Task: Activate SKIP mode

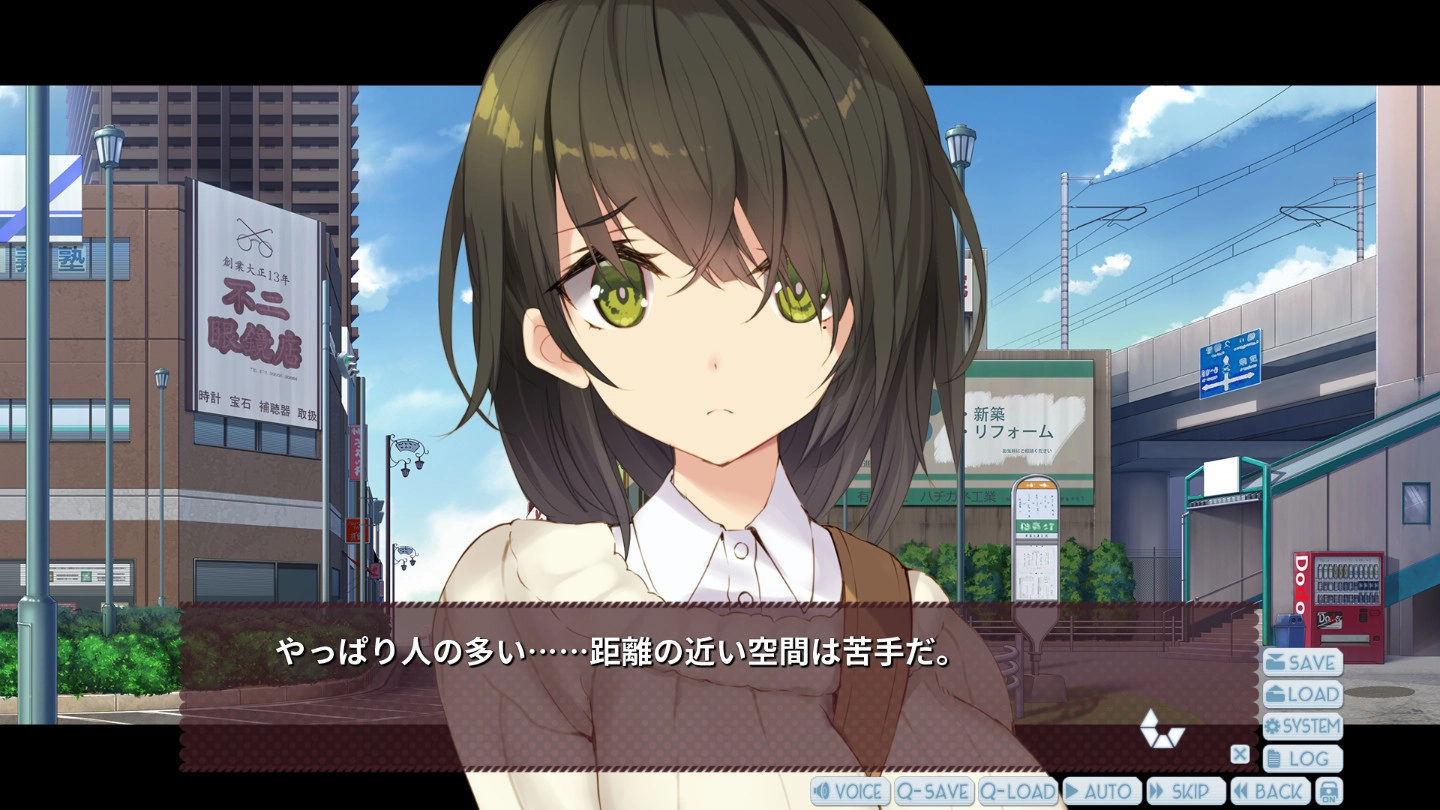Action: [x=1186, y=792]
